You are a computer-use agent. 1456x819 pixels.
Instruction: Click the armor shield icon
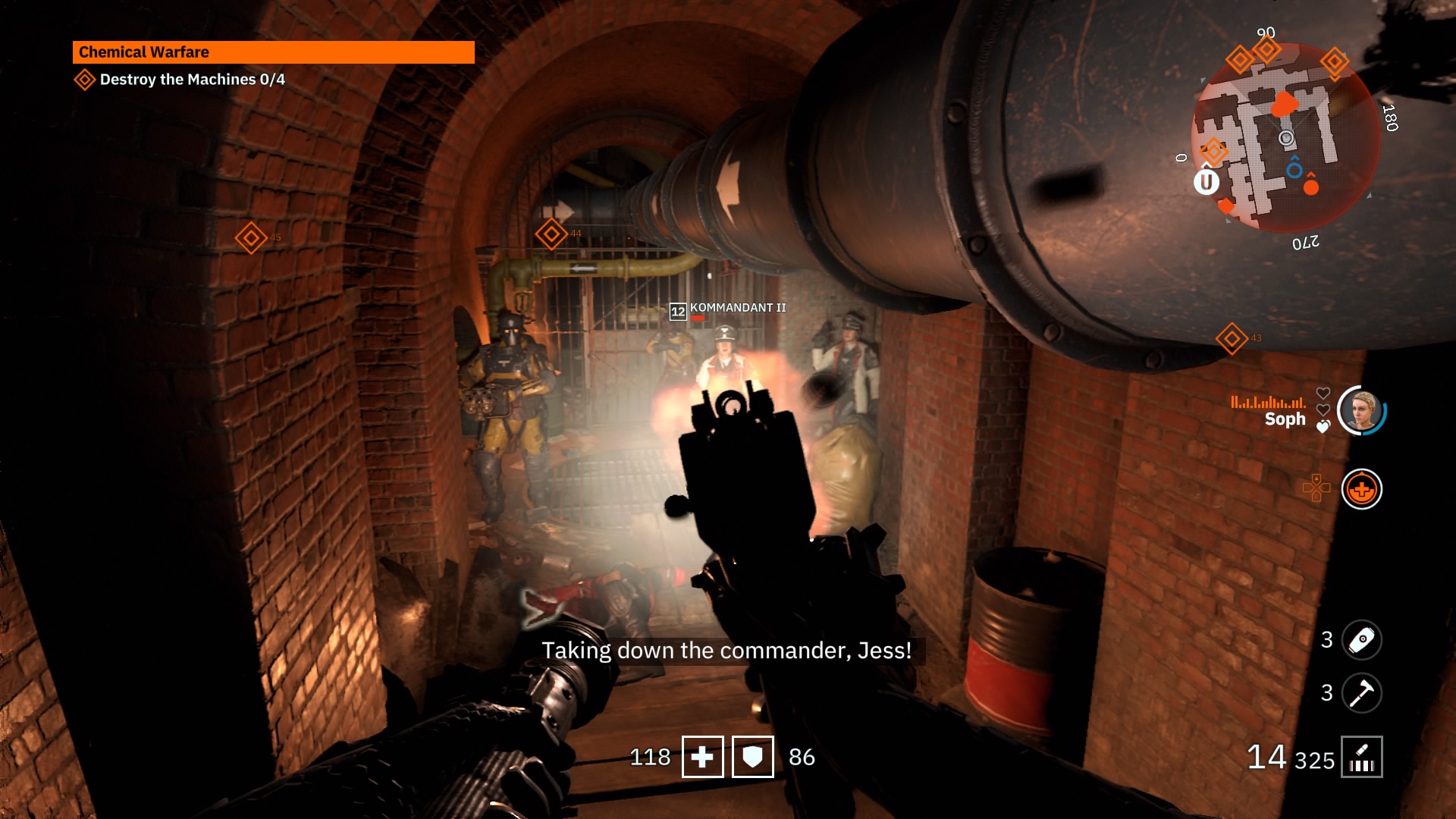pos(752,757)
